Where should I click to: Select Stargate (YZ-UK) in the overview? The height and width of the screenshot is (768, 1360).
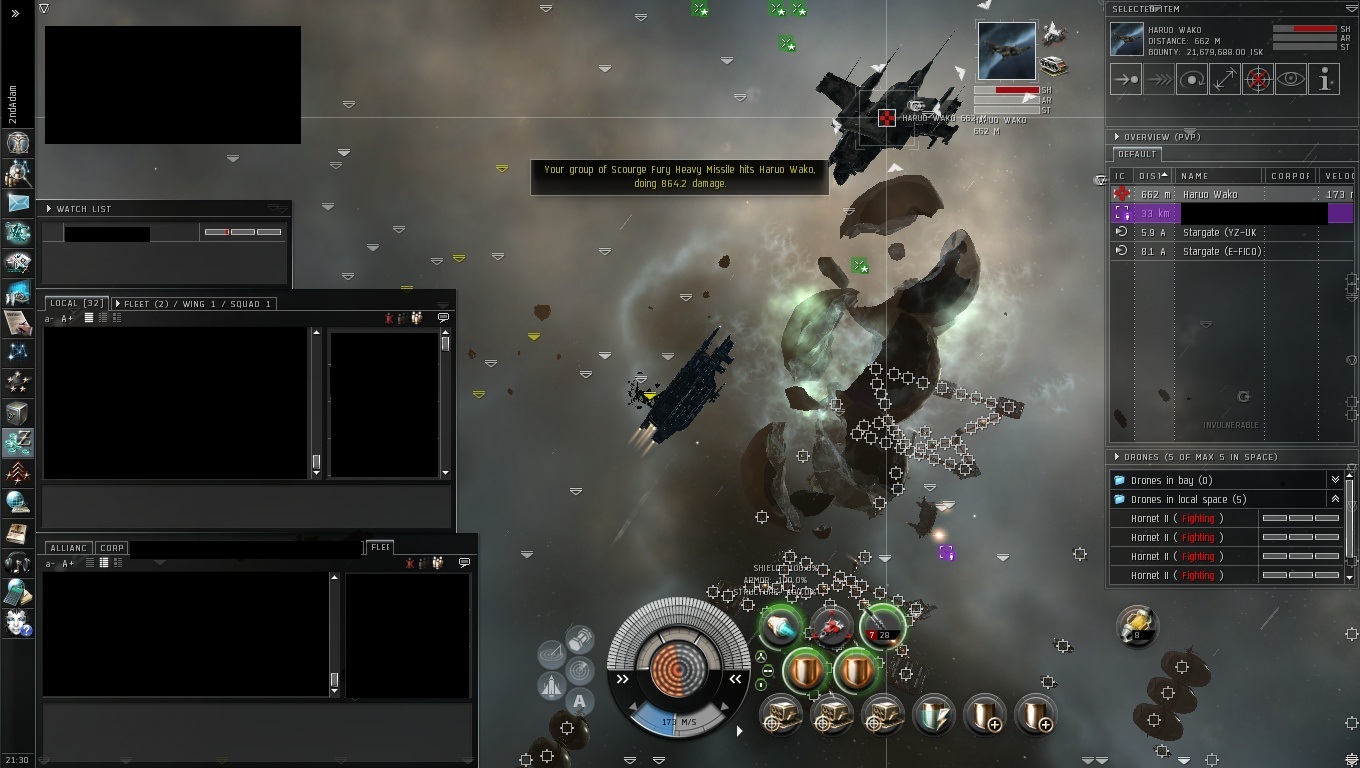click(1219, 233)
